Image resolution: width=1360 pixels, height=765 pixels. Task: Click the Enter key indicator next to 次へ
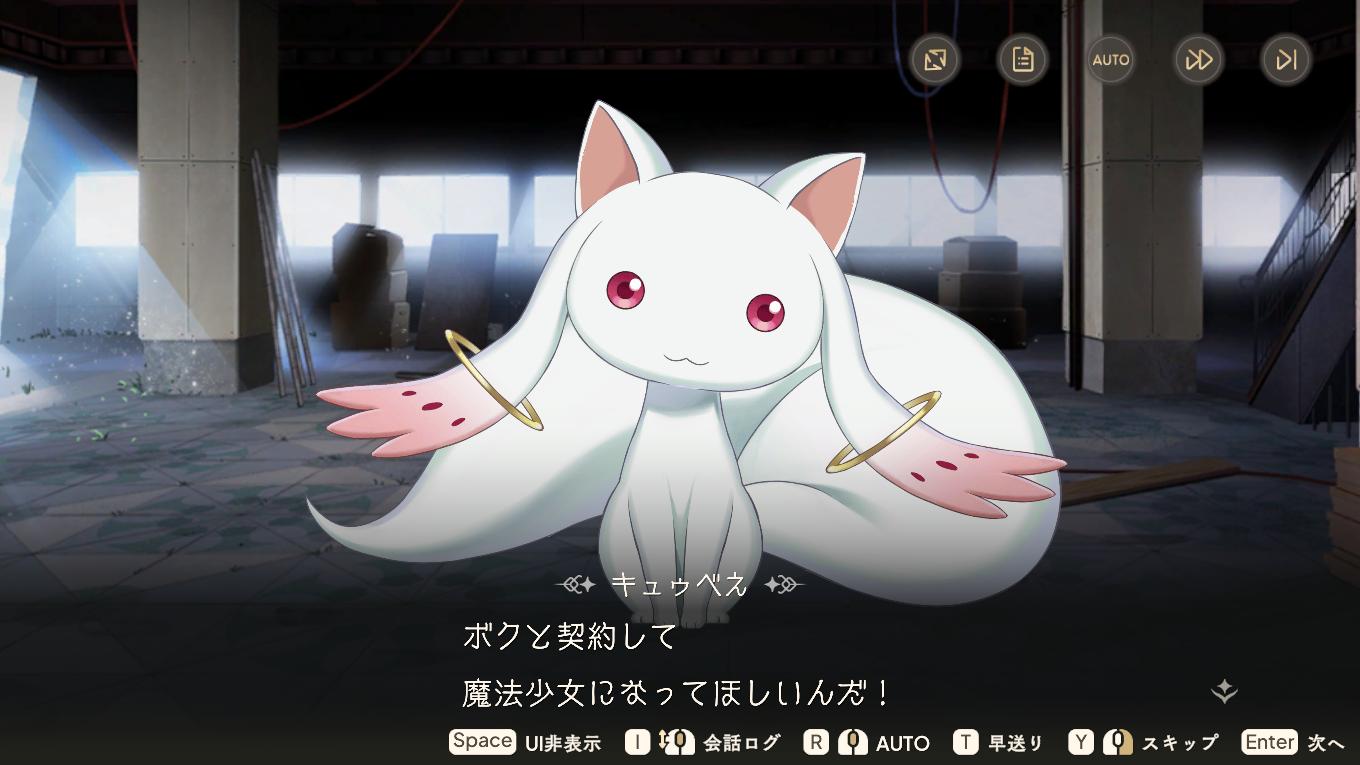(1269, 742)
